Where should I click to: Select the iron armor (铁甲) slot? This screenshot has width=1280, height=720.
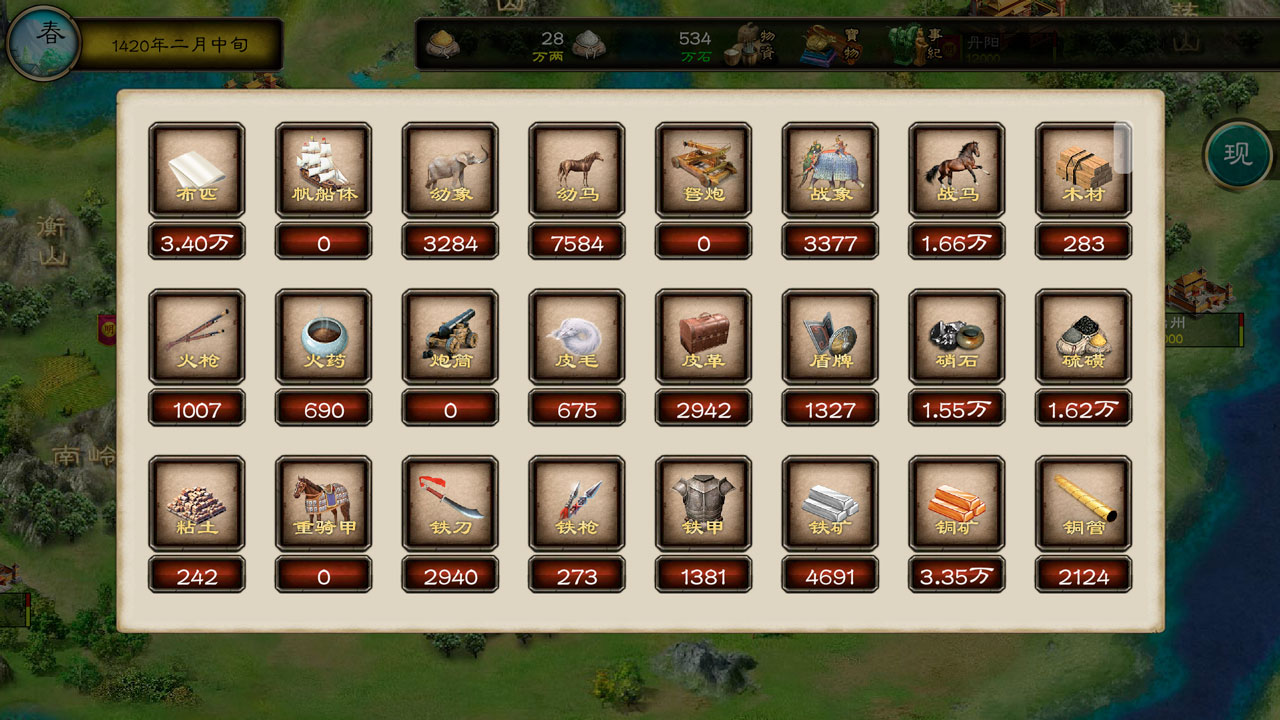pos(703,503)
